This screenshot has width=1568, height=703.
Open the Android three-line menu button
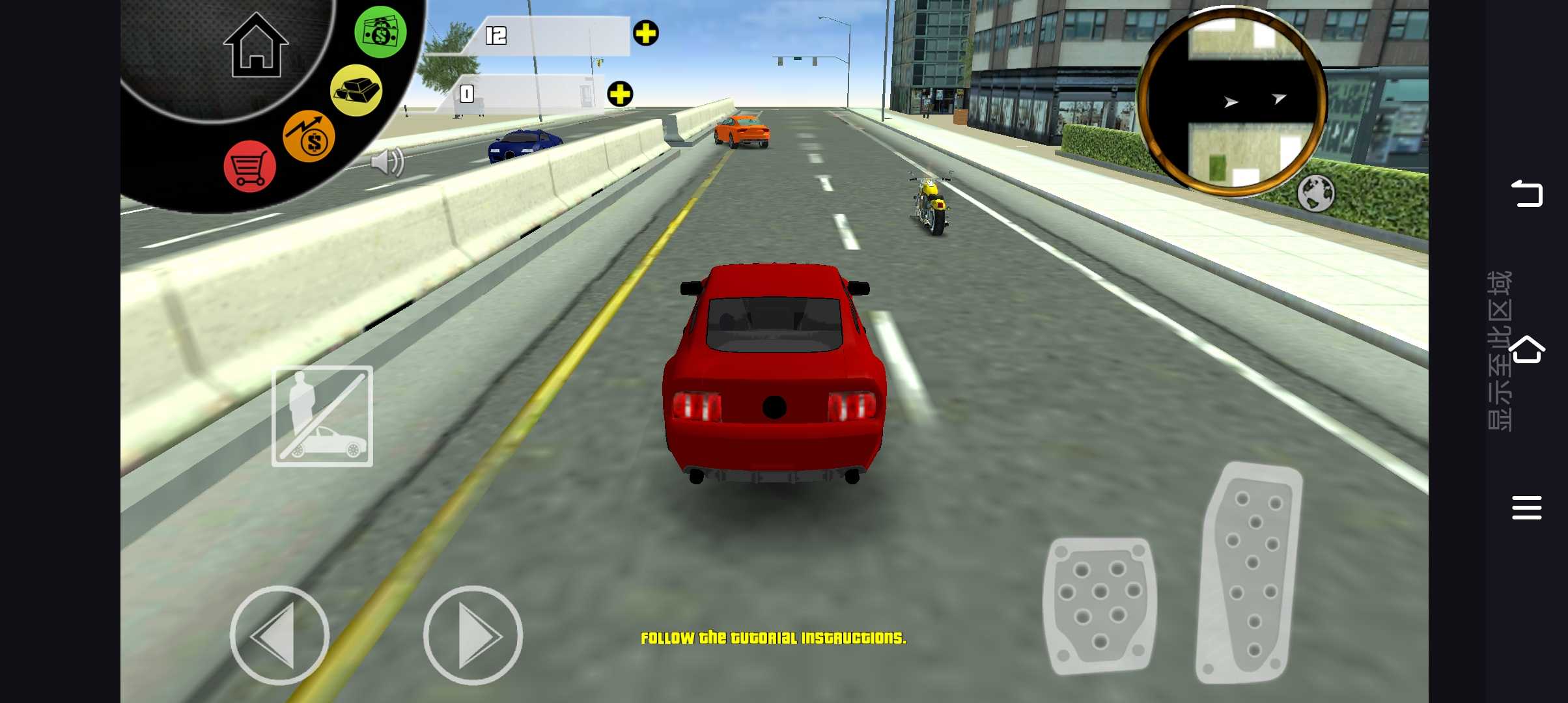click(1526, 508)
